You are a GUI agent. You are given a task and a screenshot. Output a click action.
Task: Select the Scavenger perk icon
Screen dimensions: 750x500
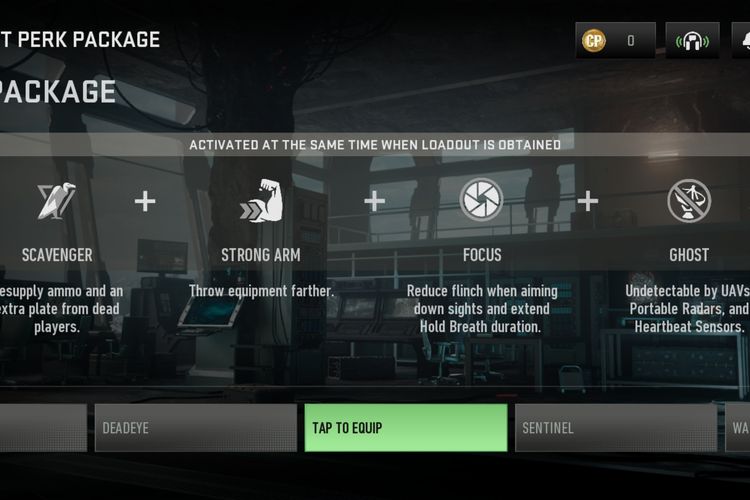coord(56,200)
